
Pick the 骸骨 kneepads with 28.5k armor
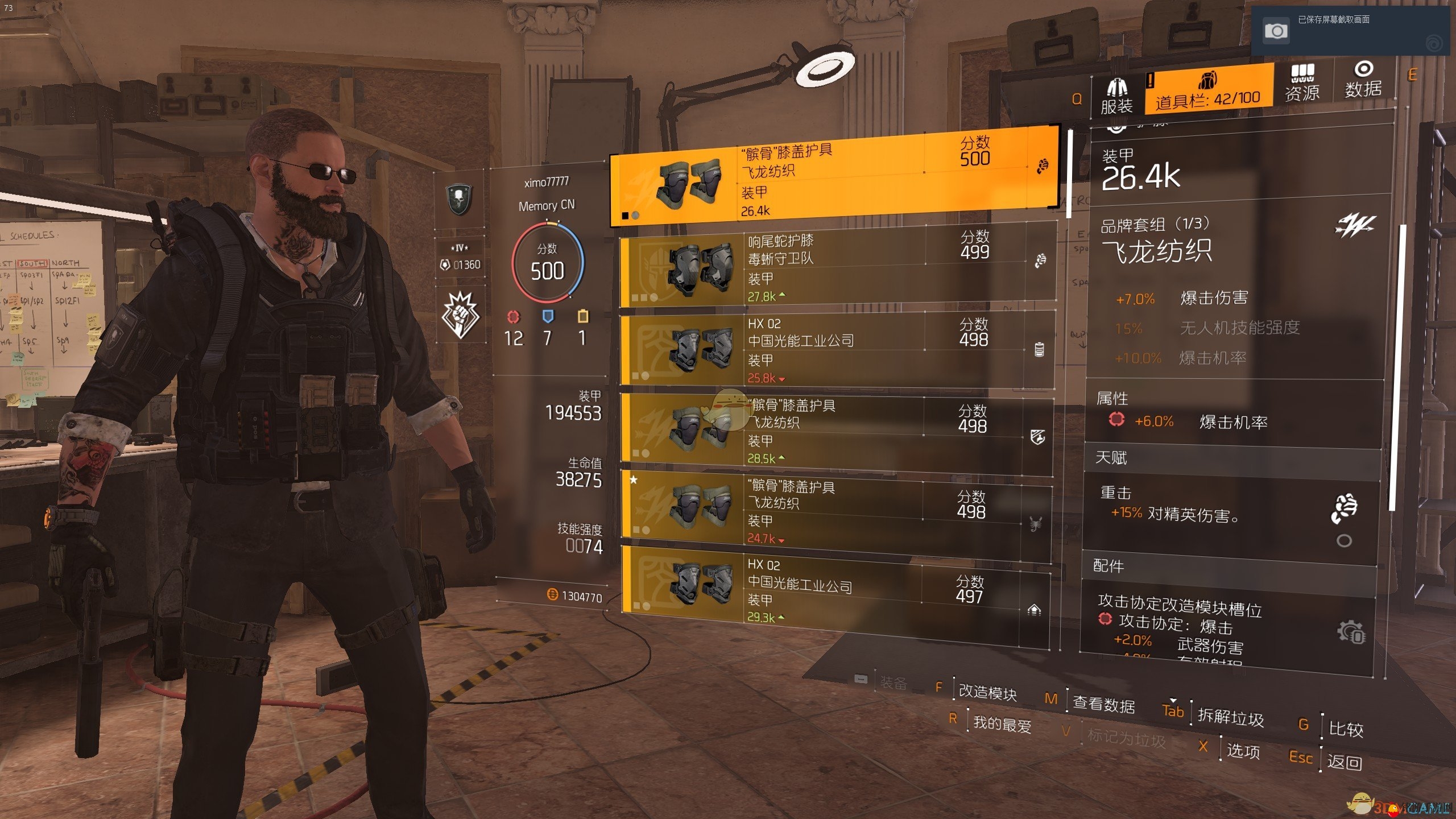836,431
